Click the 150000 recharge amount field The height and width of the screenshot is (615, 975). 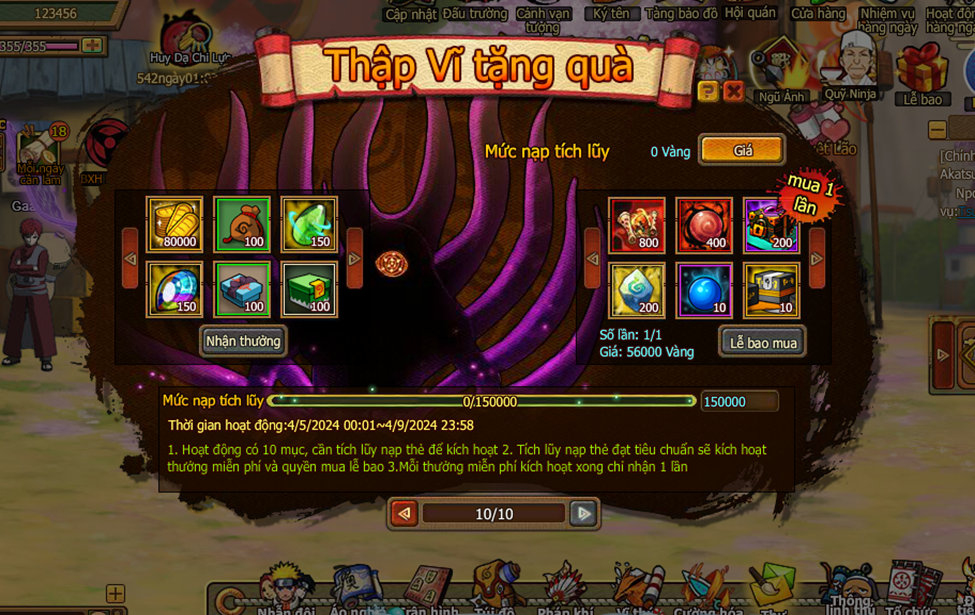(x=739, y=402)
